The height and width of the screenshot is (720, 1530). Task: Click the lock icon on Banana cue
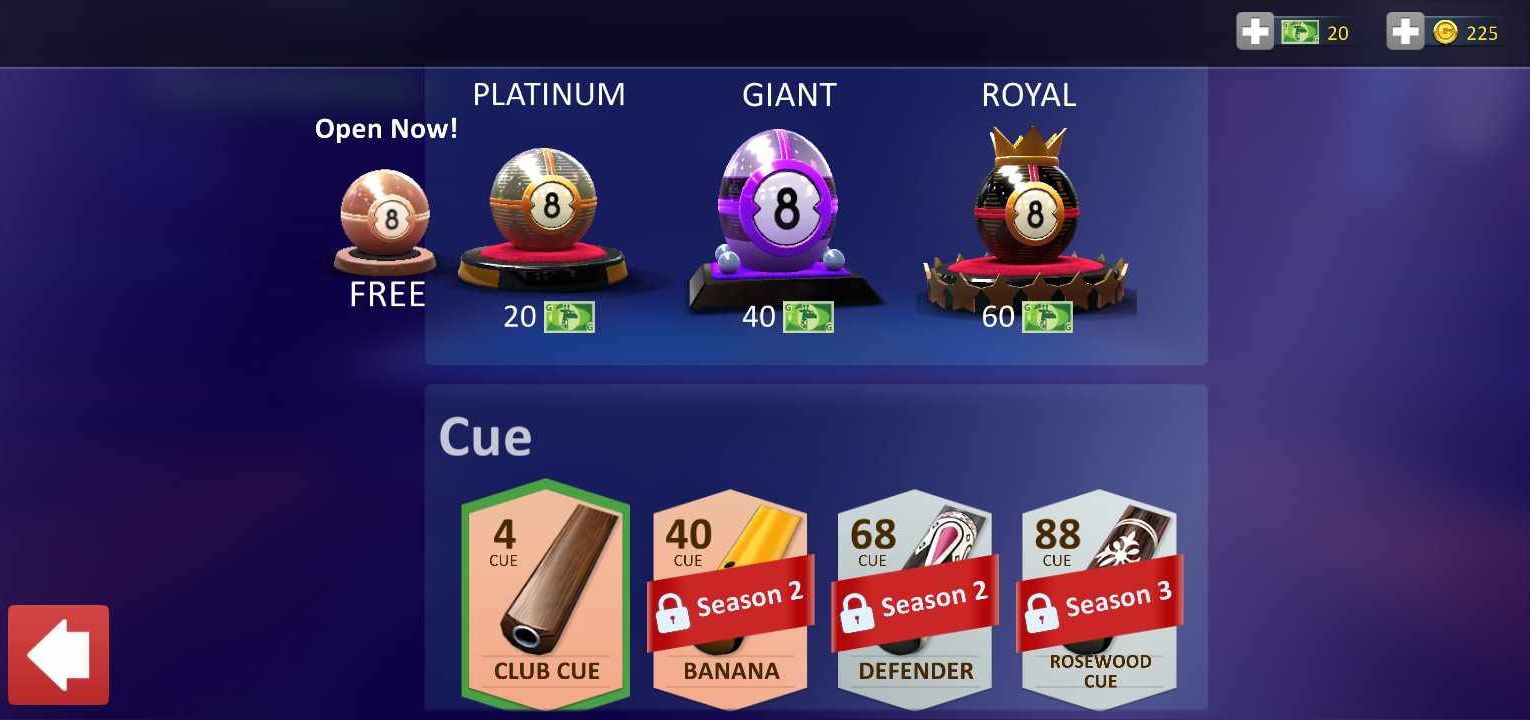click(x=673, y=612)
